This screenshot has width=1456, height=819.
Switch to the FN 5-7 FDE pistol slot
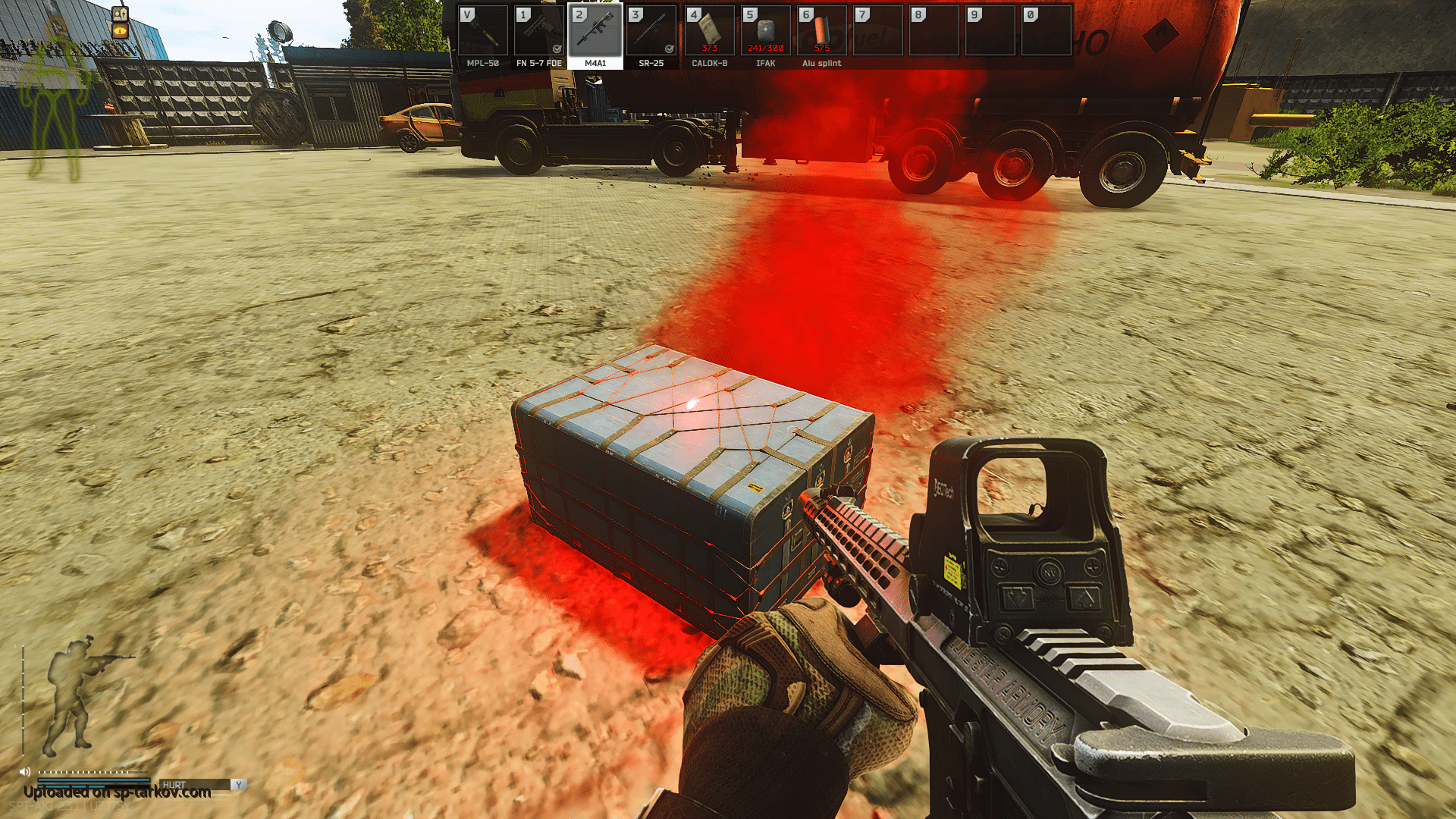click(538, 32)
